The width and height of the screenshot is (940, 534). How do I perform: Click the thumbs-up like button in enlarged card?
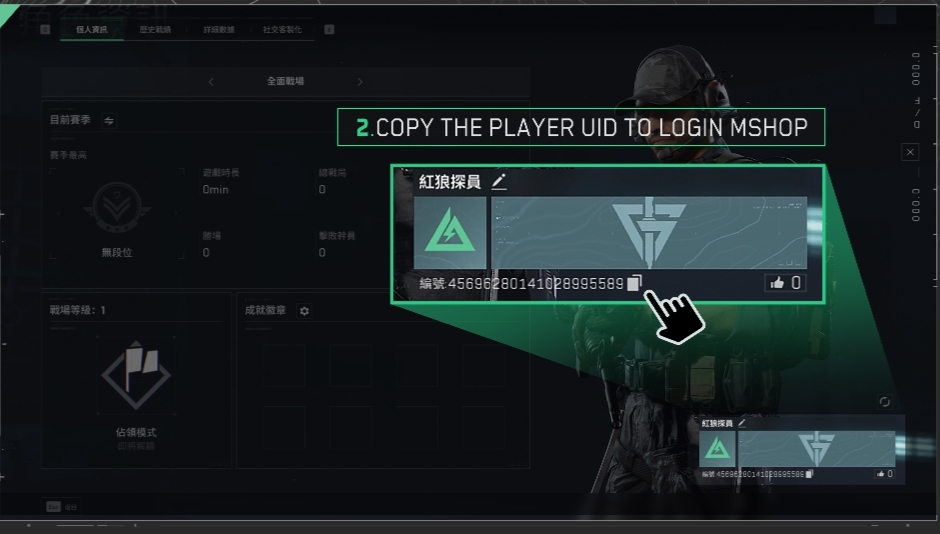click(x=777, y=283)
